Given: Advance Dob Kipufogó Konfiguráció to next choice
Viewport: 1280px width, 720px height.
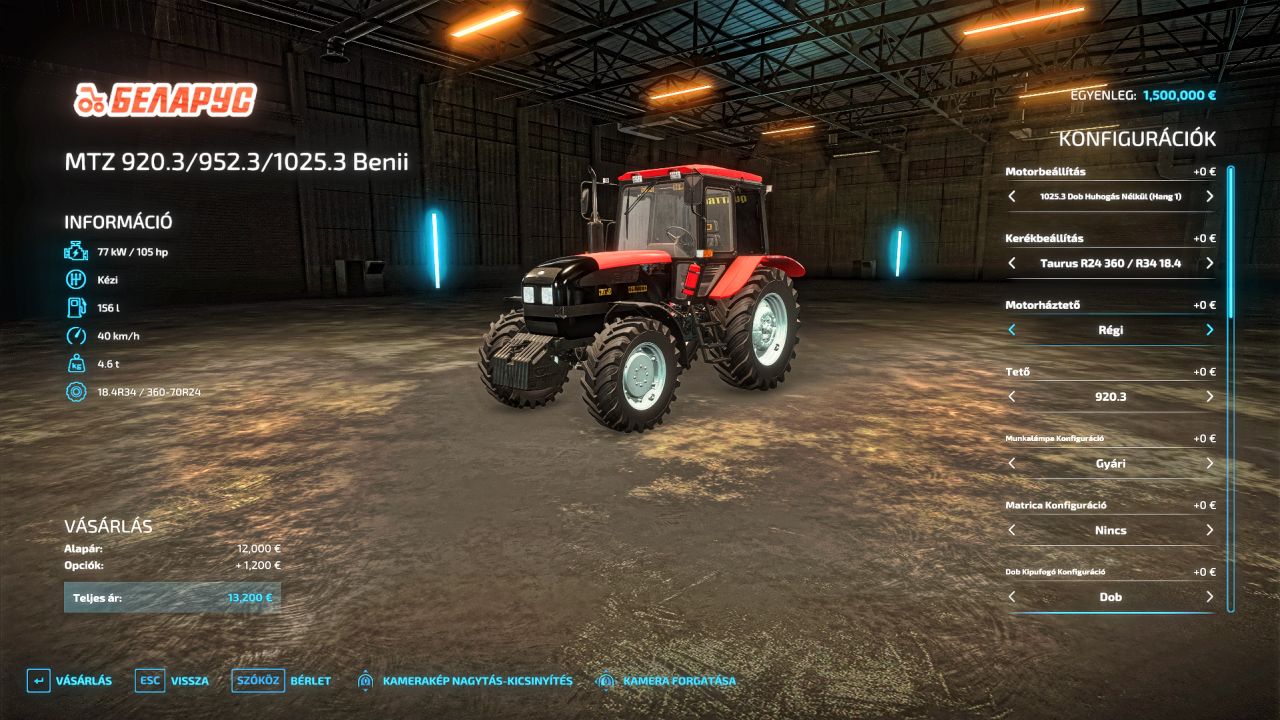Looking at the screenshot, I should click(1209, 597).
